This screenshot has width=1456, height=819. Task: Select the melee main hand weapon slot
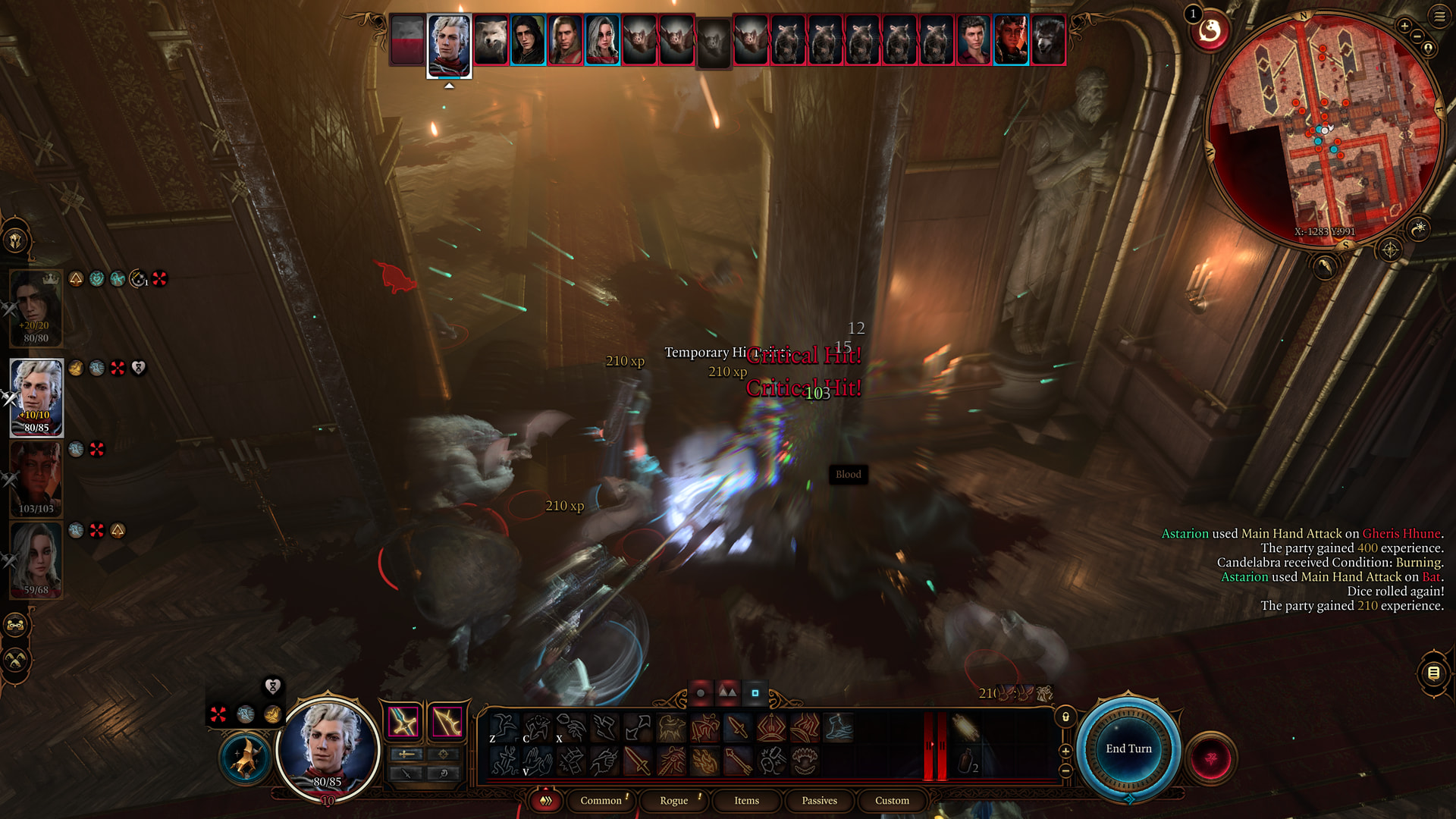pos(403,721)
